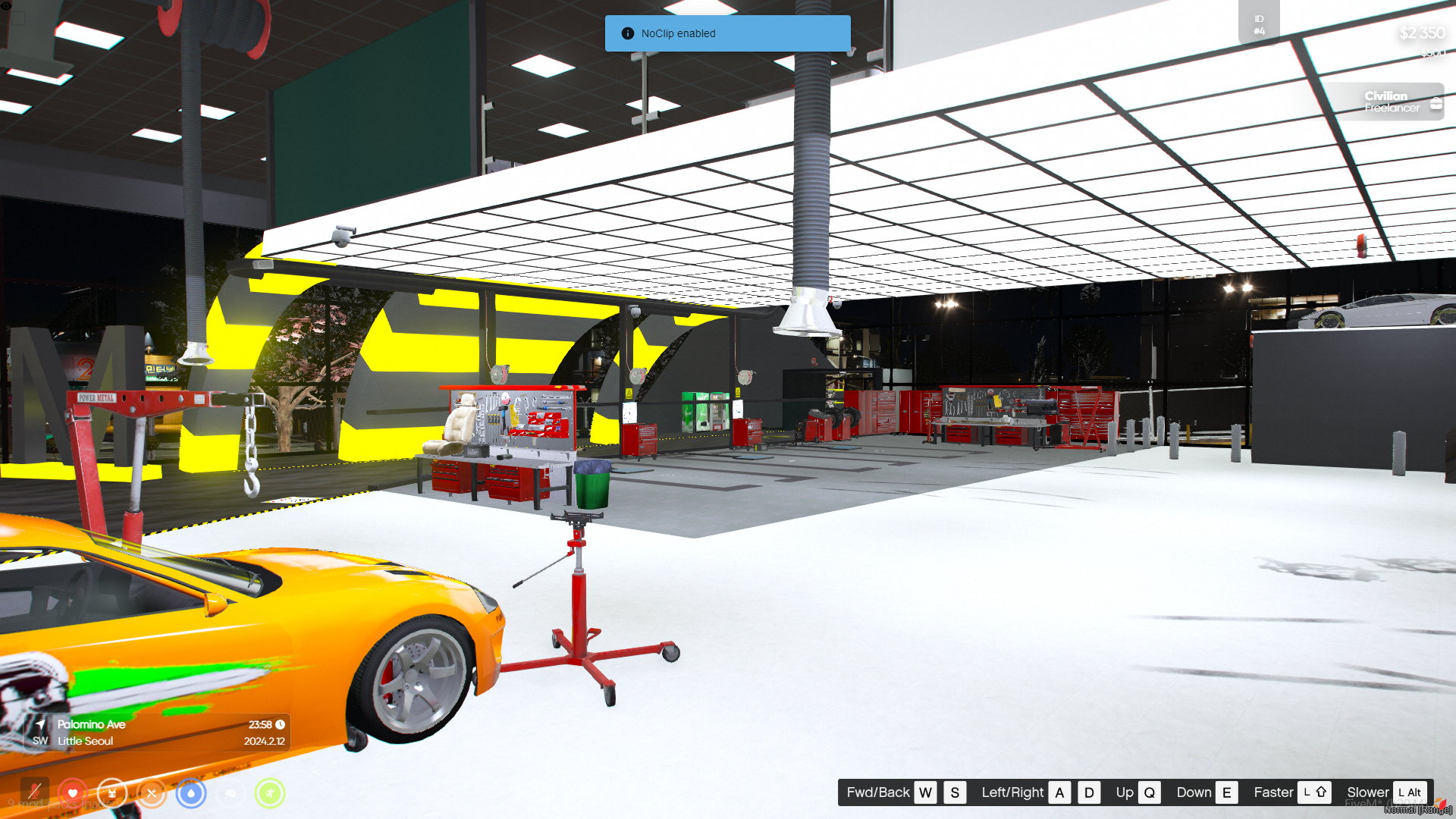Select the red heart health icon
The height and width of the screenshot is (819, 1456).
(x=73, y=793)
